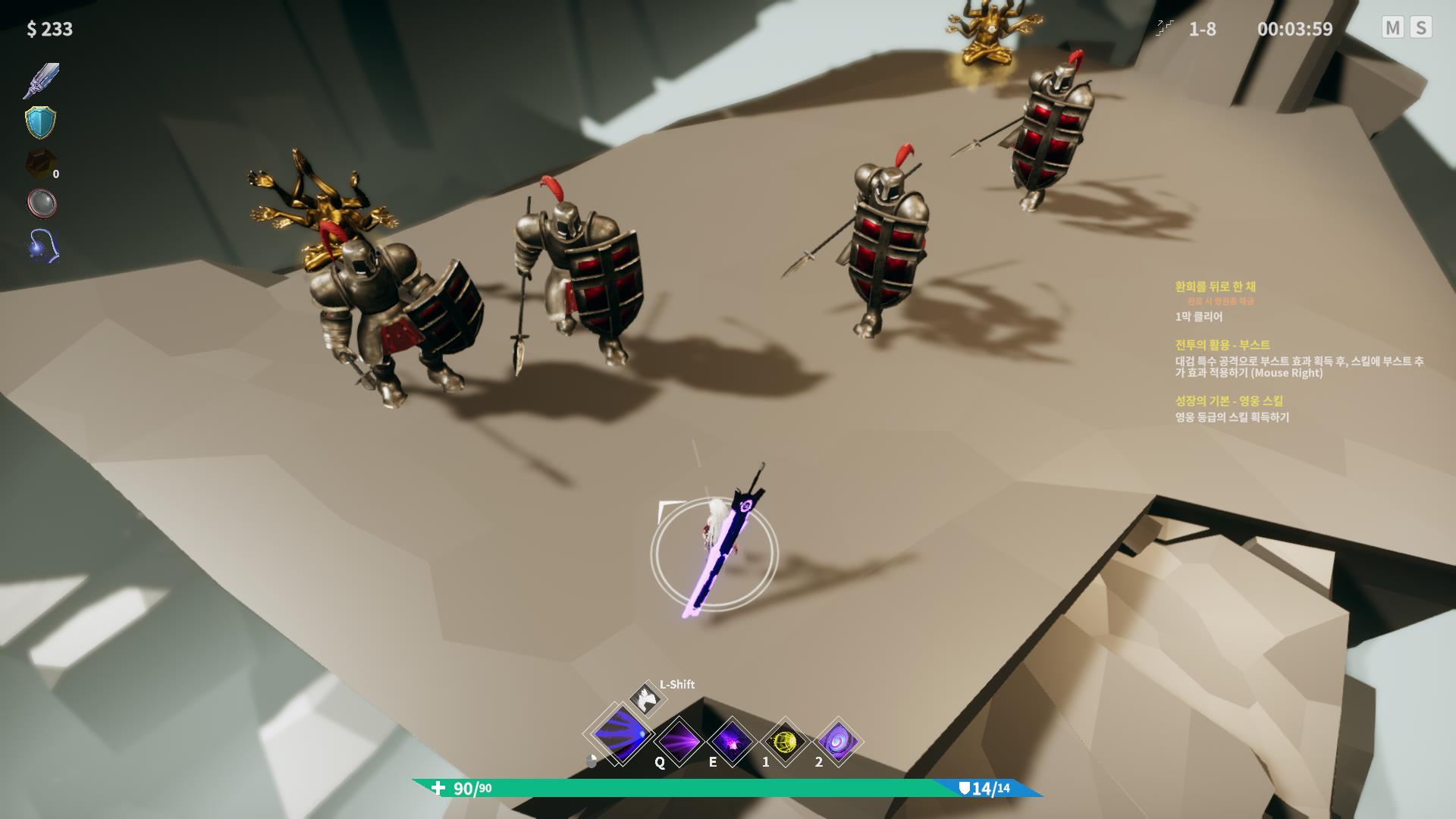This screenshot has width=1456, height=819.
Task: Open the S panel button
Action: pos(1421,28)
